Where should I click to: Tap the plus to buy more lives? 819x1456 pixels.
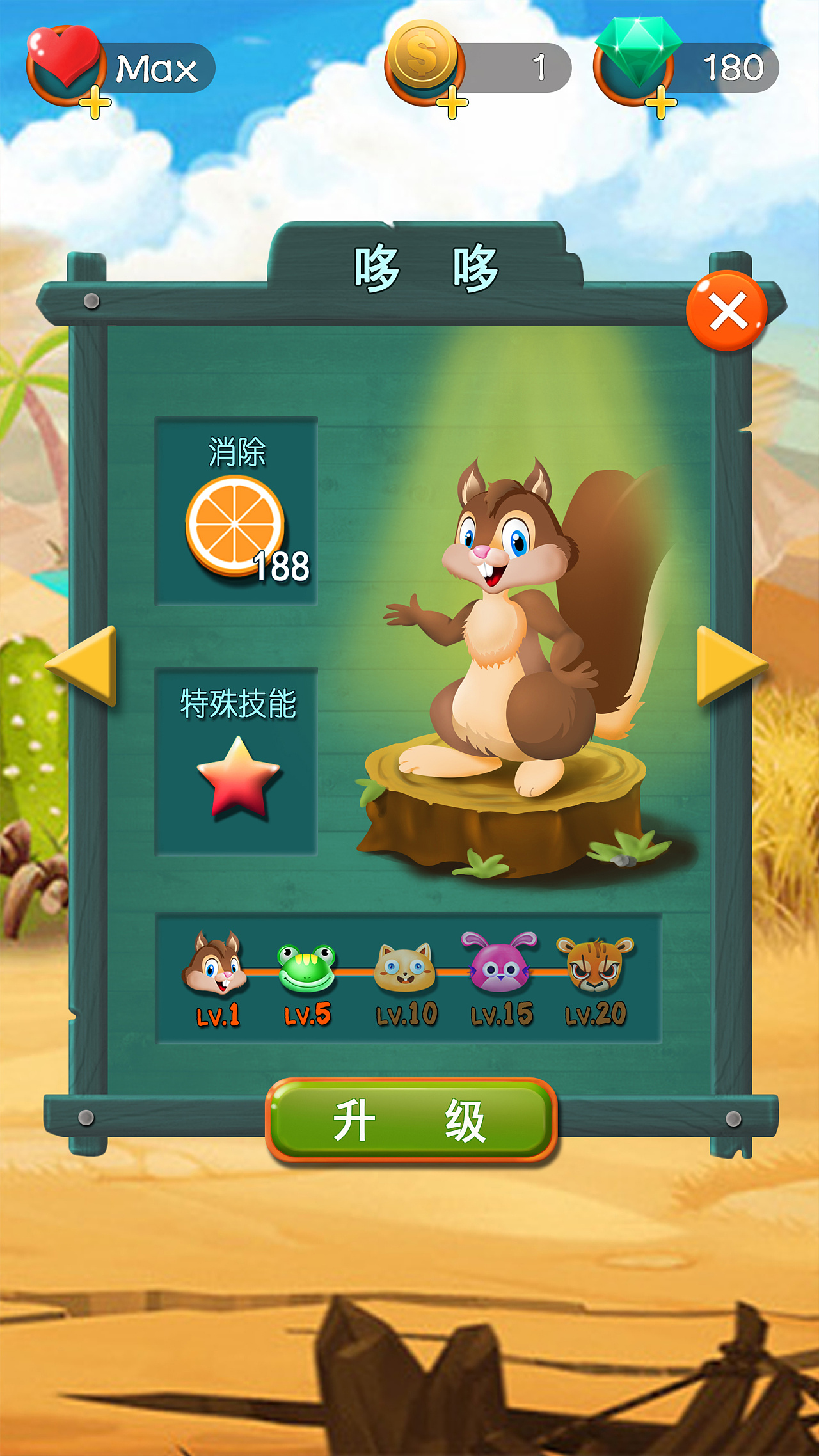pyautogui.click(x=95, y=101)
